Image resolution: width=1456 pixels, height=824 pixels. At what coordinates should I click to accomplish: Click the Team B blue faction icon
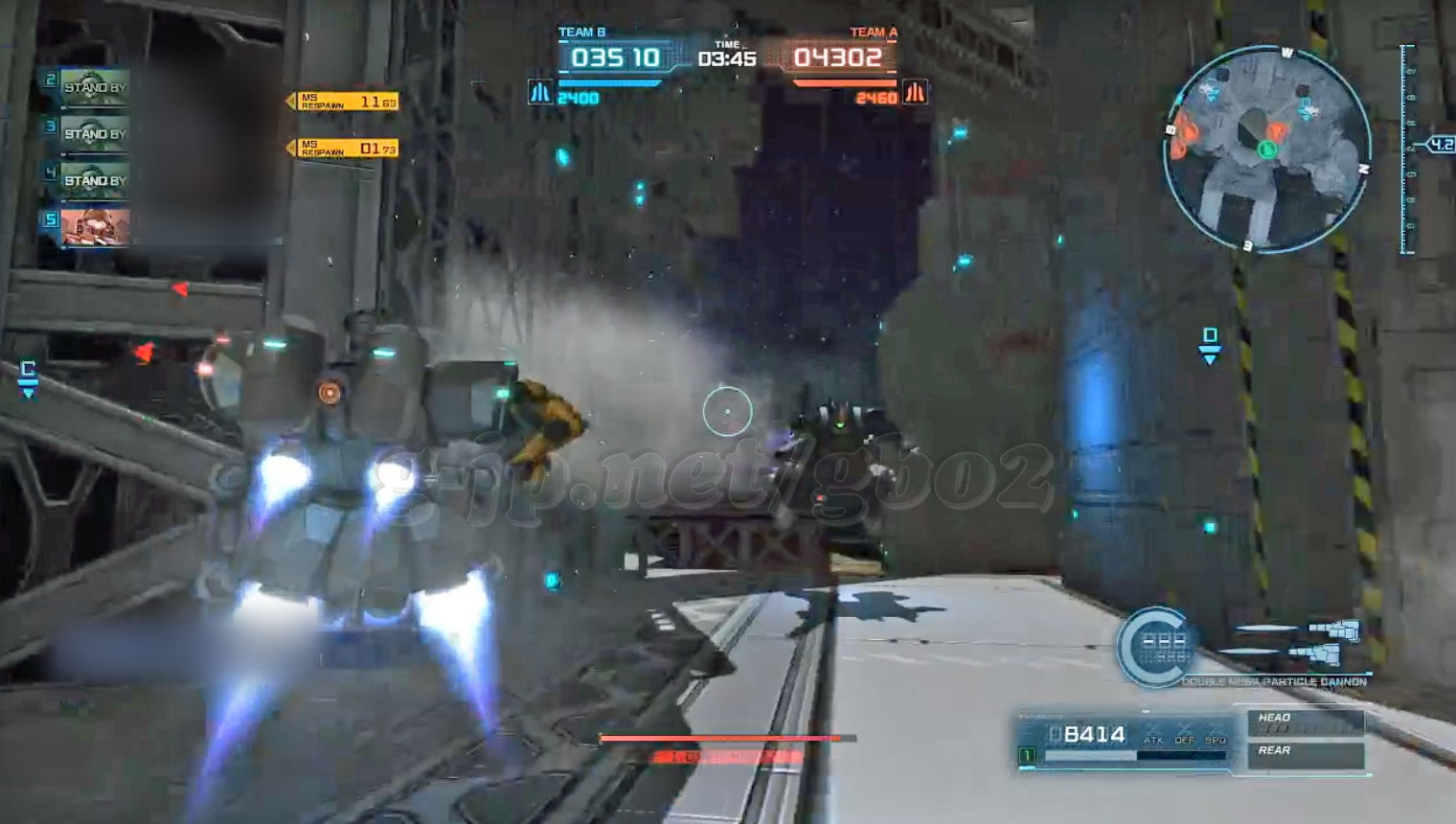(540, 94)
